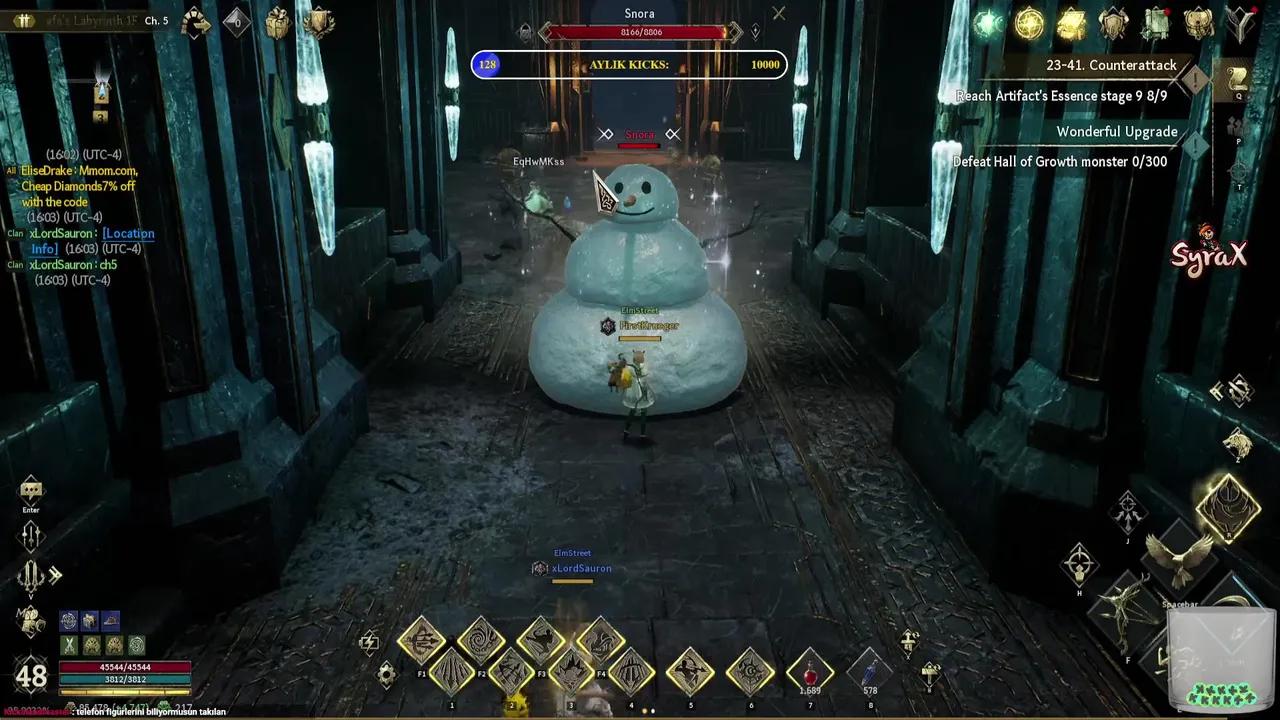Click the Defeat Hall of Growth monster objective
The height and width of the screenshot is (720, 1280).
tap(1061, 161)
